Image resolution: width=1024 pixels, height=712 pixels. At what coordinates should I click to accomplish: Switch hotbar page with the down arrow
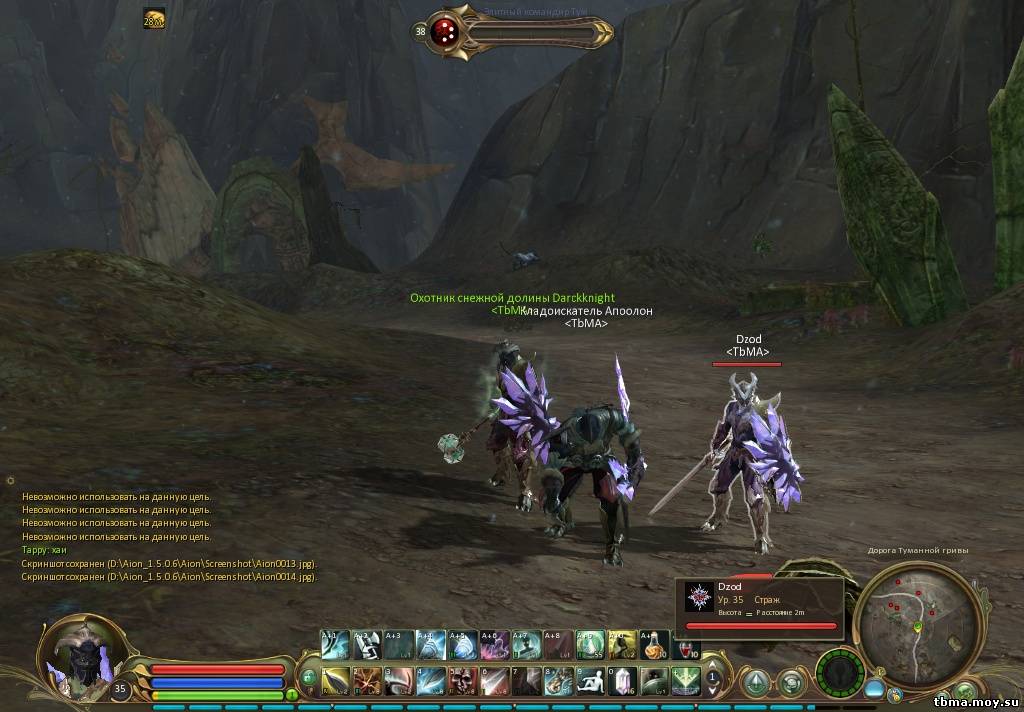coord(713,691)
